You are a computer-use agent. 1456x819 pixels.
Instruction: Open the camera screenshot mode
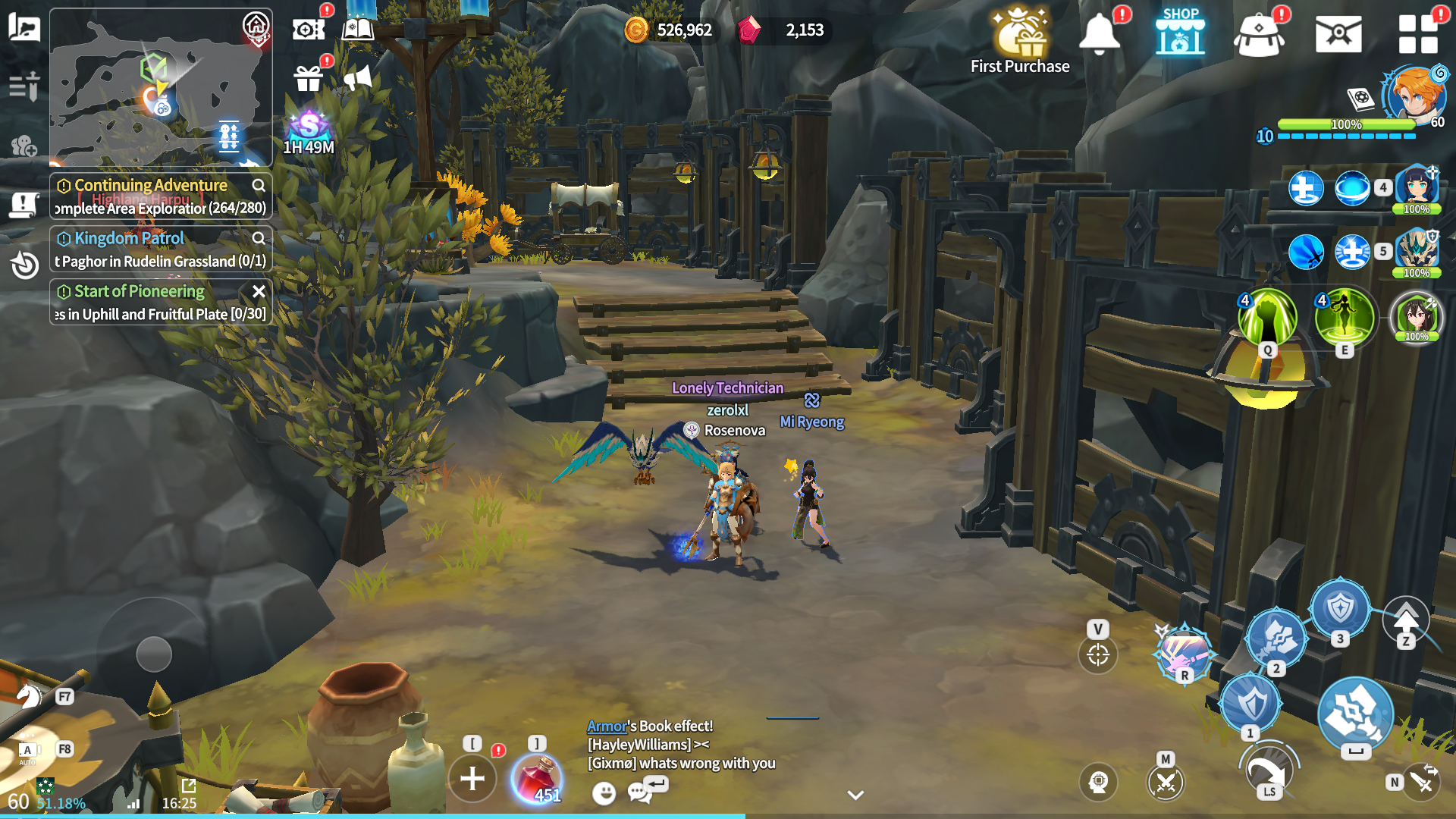[309, 30]
